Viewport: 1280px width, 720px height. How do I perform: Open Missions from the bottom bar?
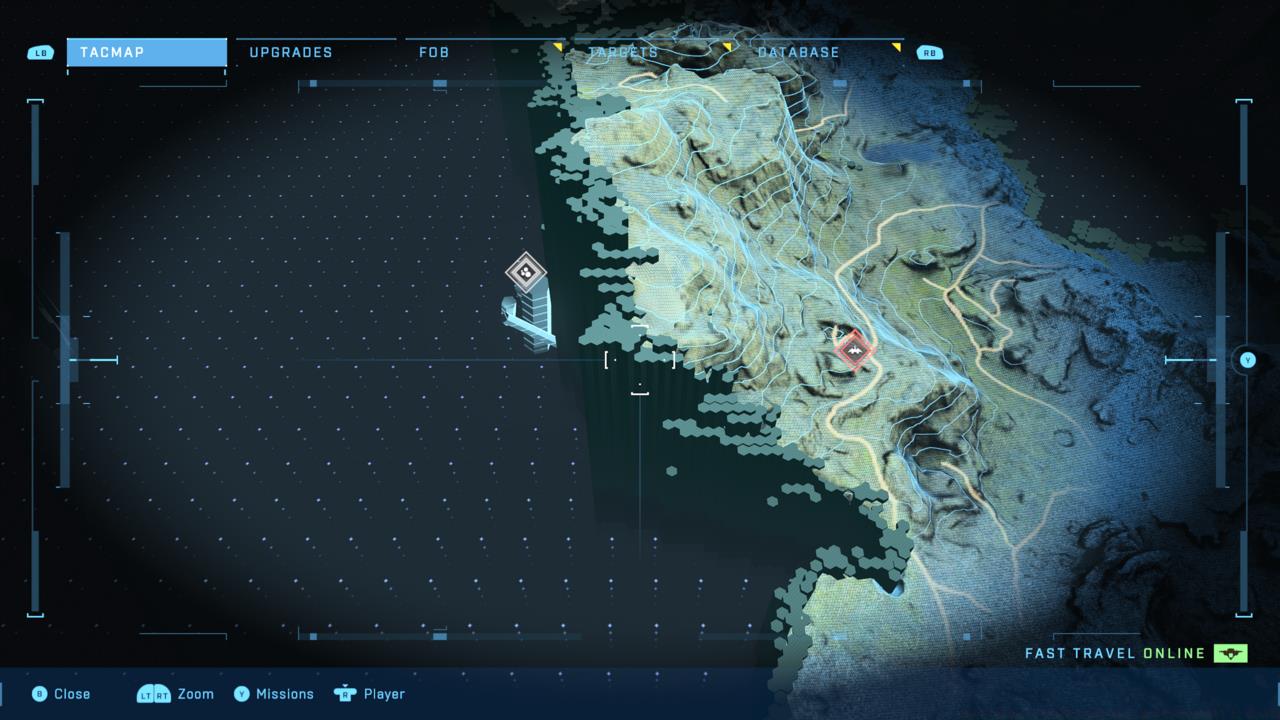click(x=286, y=693)
